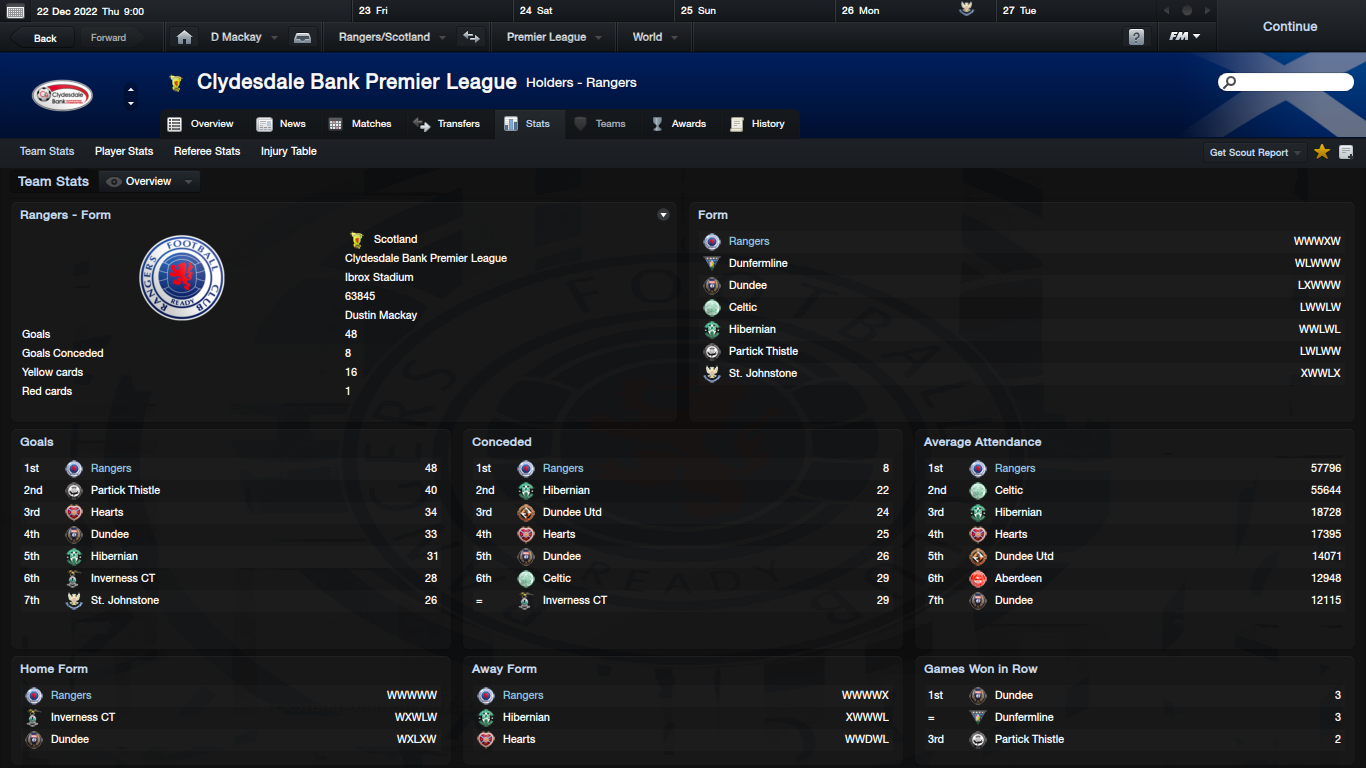View the History tab
The image size is (1366, 768).
tap(758, 124)
